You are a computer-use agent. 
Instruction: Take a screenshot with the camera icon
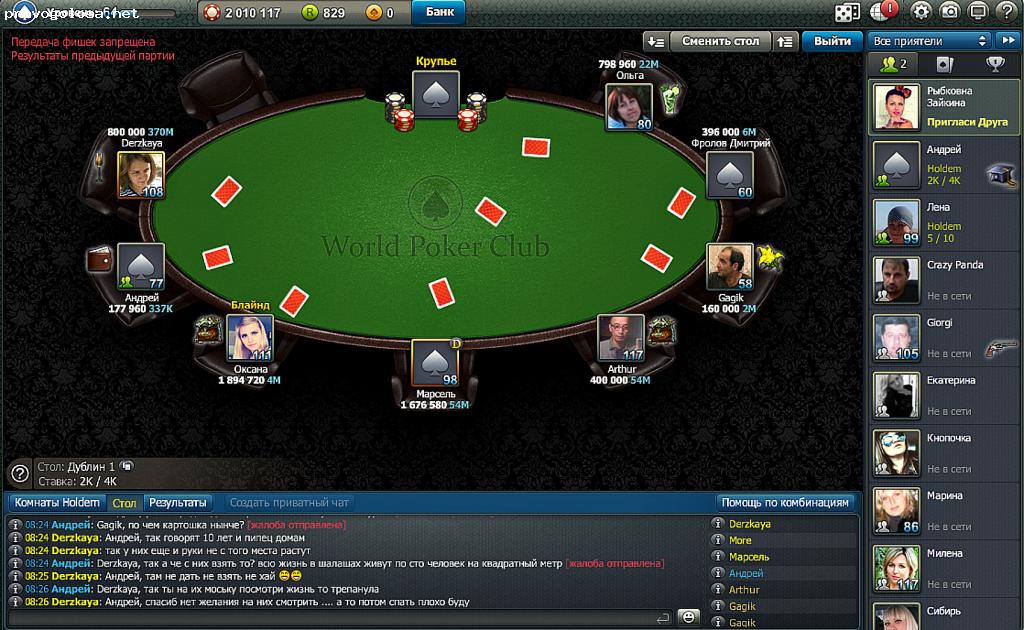click(950, 13)
